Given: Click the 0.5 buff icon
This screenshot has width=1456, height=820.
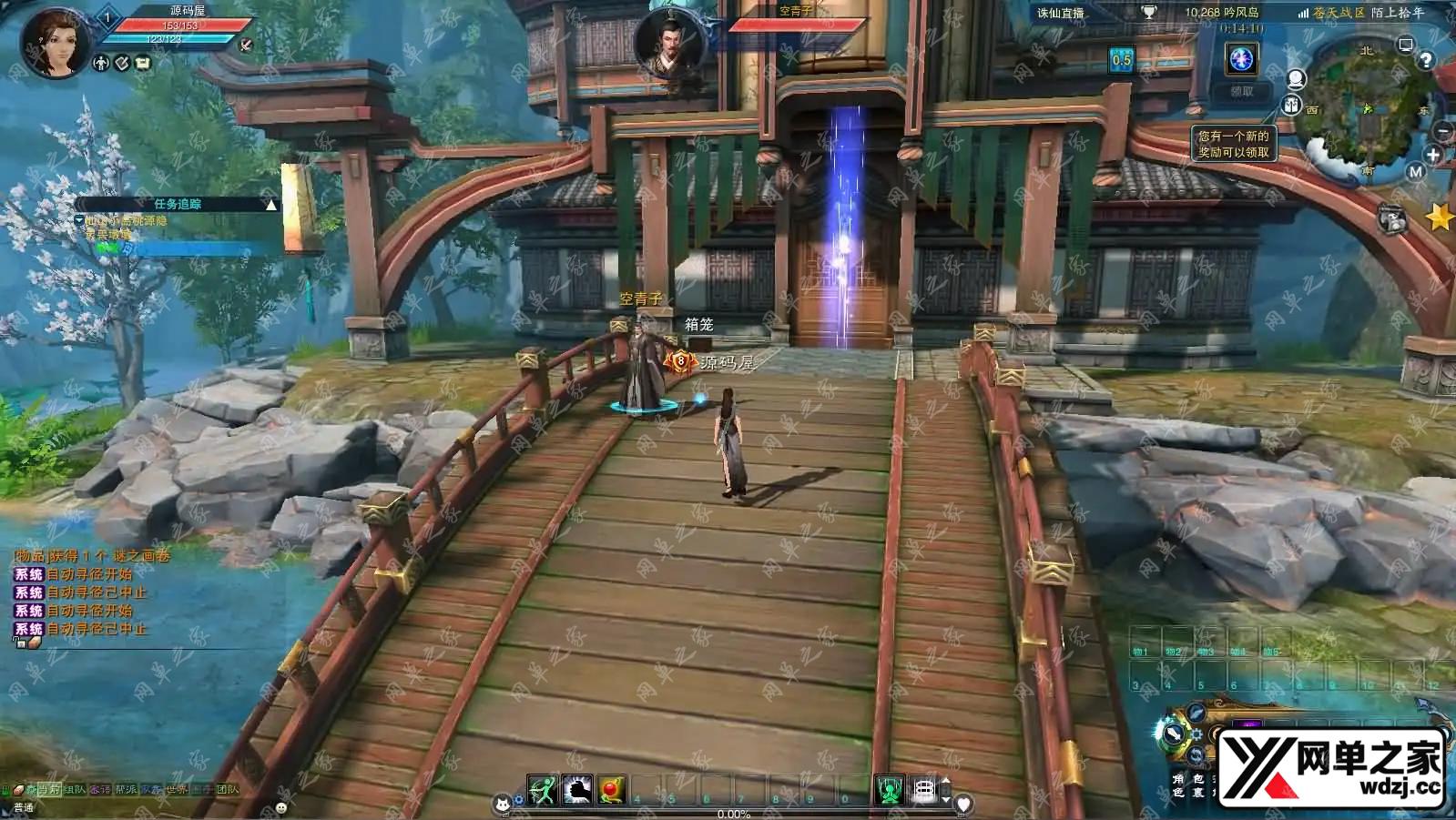Looking at the screenshot, I should (1121, 60).
